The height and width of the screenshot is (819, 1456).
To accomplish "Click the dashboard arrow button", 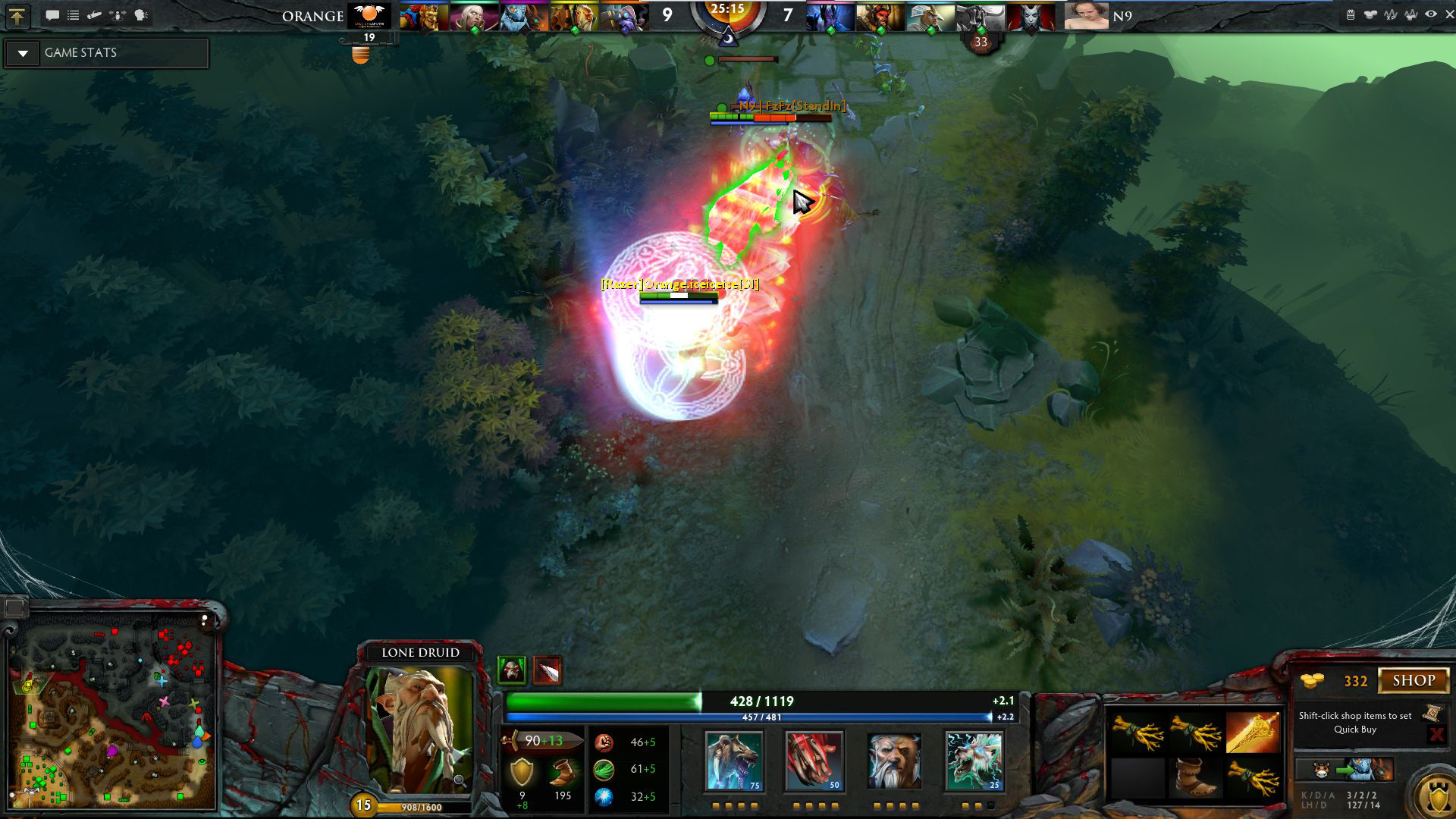I will click(17, 15).
